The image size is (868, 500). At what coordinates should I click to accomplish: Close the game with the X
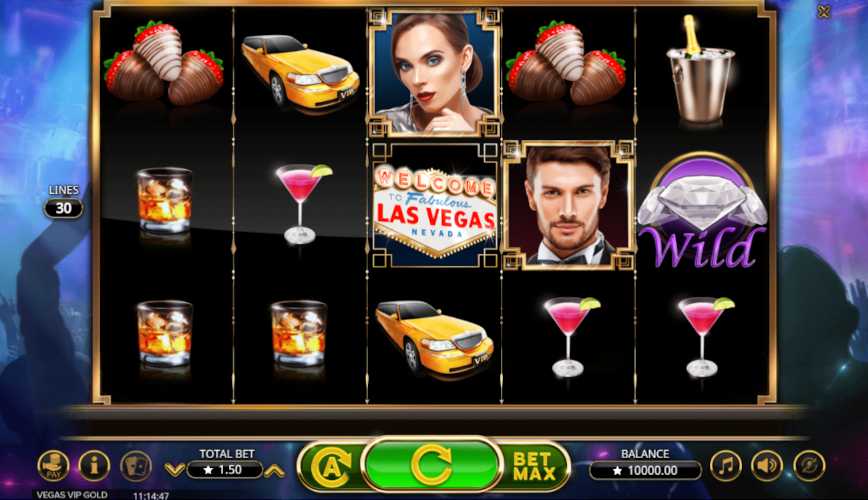tap(823, 12)
